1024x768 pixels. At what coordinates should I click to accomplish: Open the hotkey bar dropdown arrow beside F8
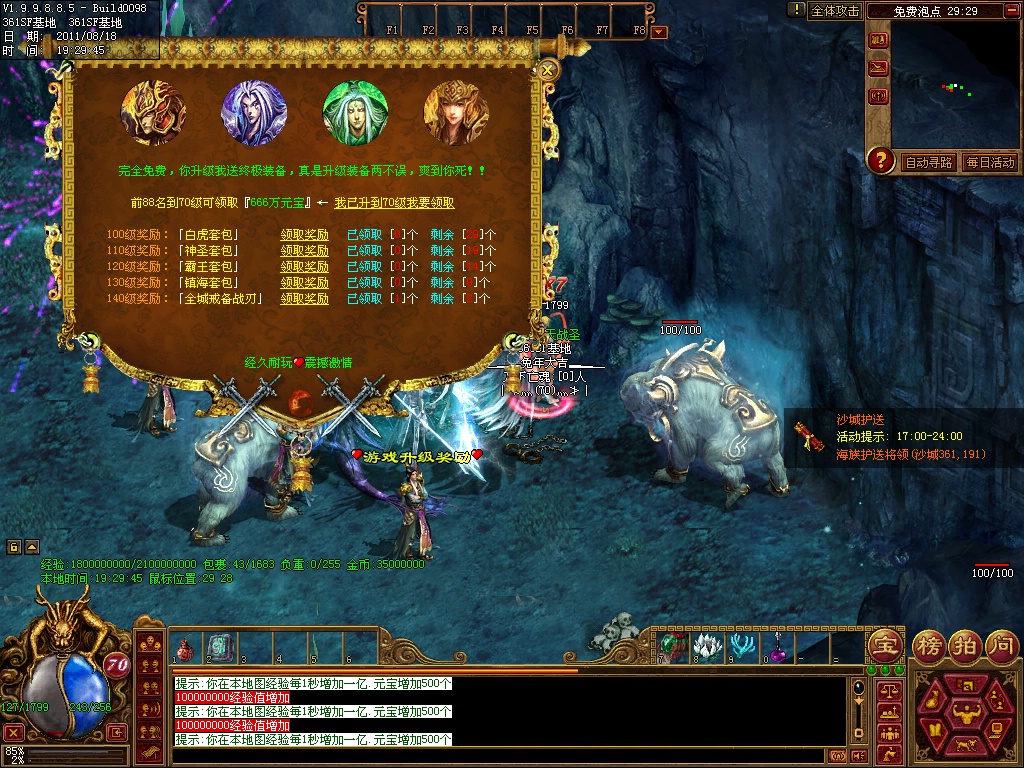pos(658,32)
